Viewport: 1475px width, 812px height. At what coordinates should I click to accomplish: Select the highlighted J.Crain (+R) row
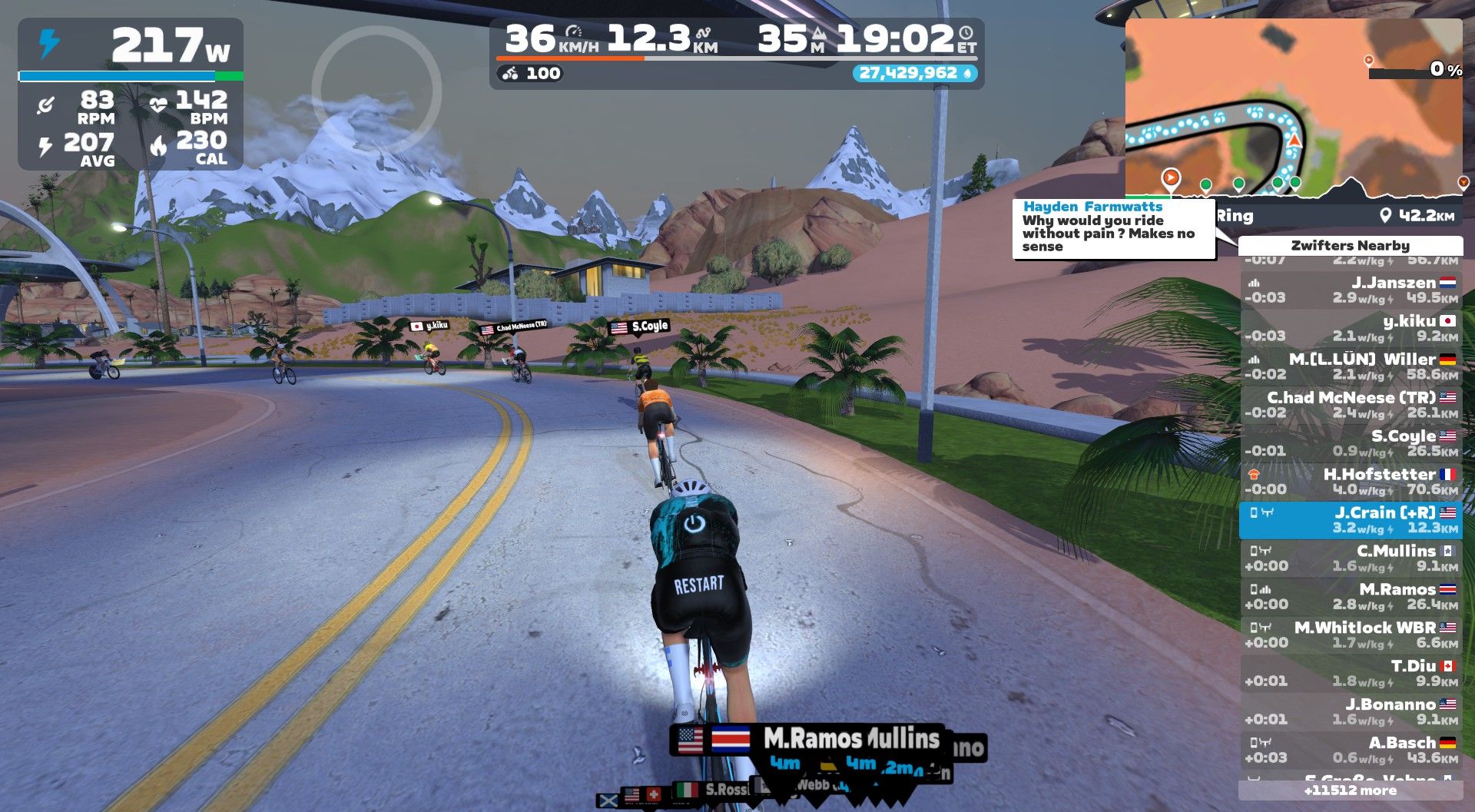tap(1351, 520)
